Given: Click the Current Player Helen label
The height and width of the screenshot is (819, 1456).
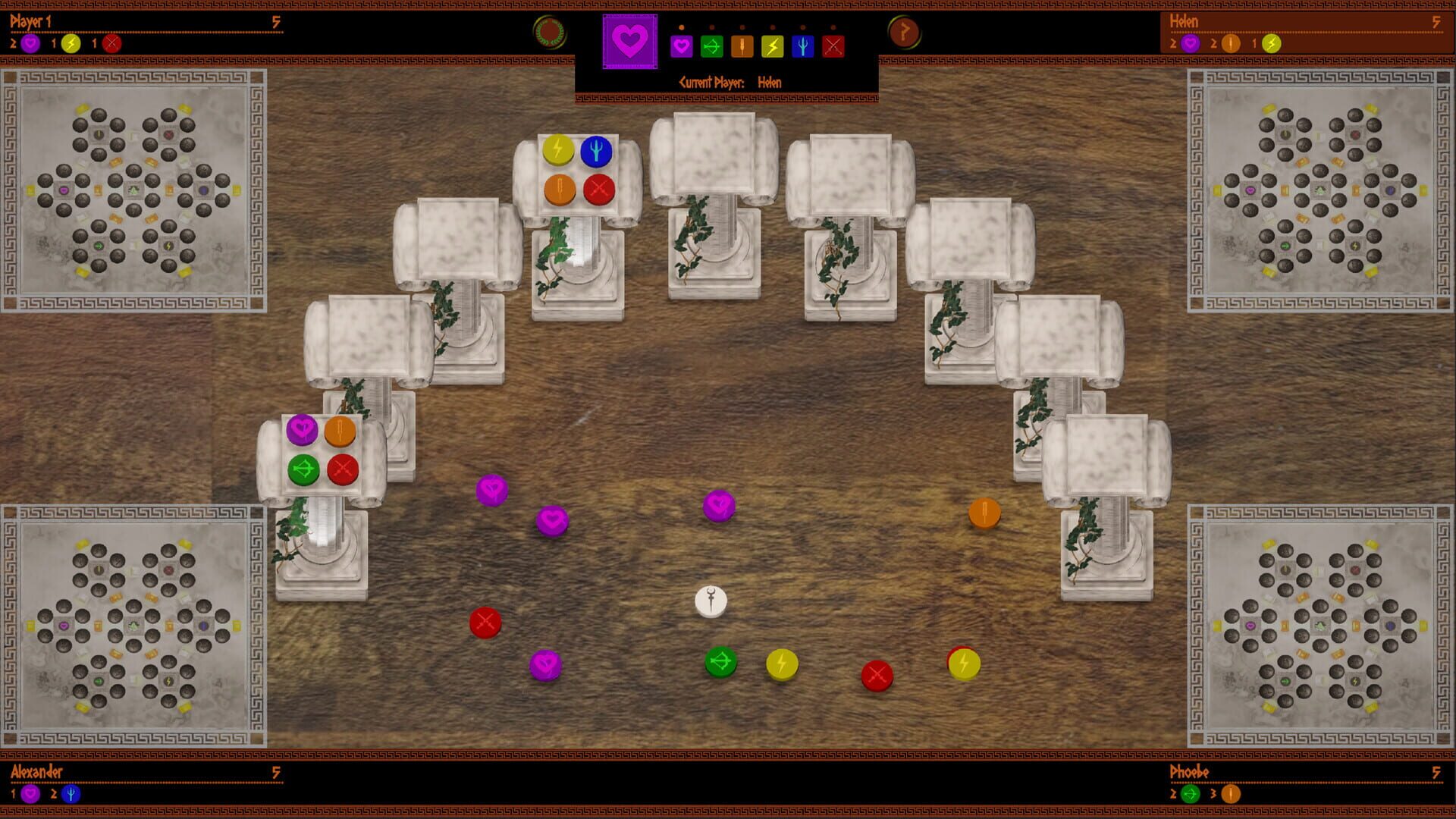Looking at the screenshot, I should (x=730, y=82).
